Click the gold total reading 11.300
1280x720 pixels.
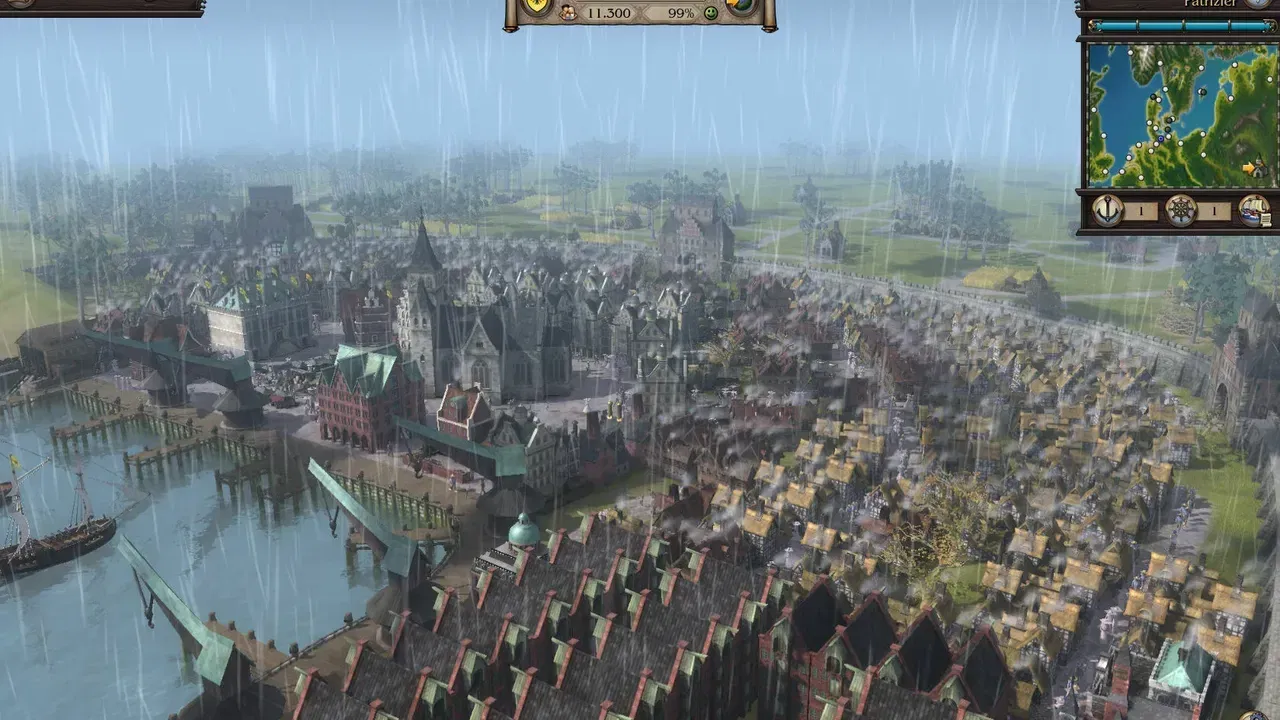coord(609,13)
